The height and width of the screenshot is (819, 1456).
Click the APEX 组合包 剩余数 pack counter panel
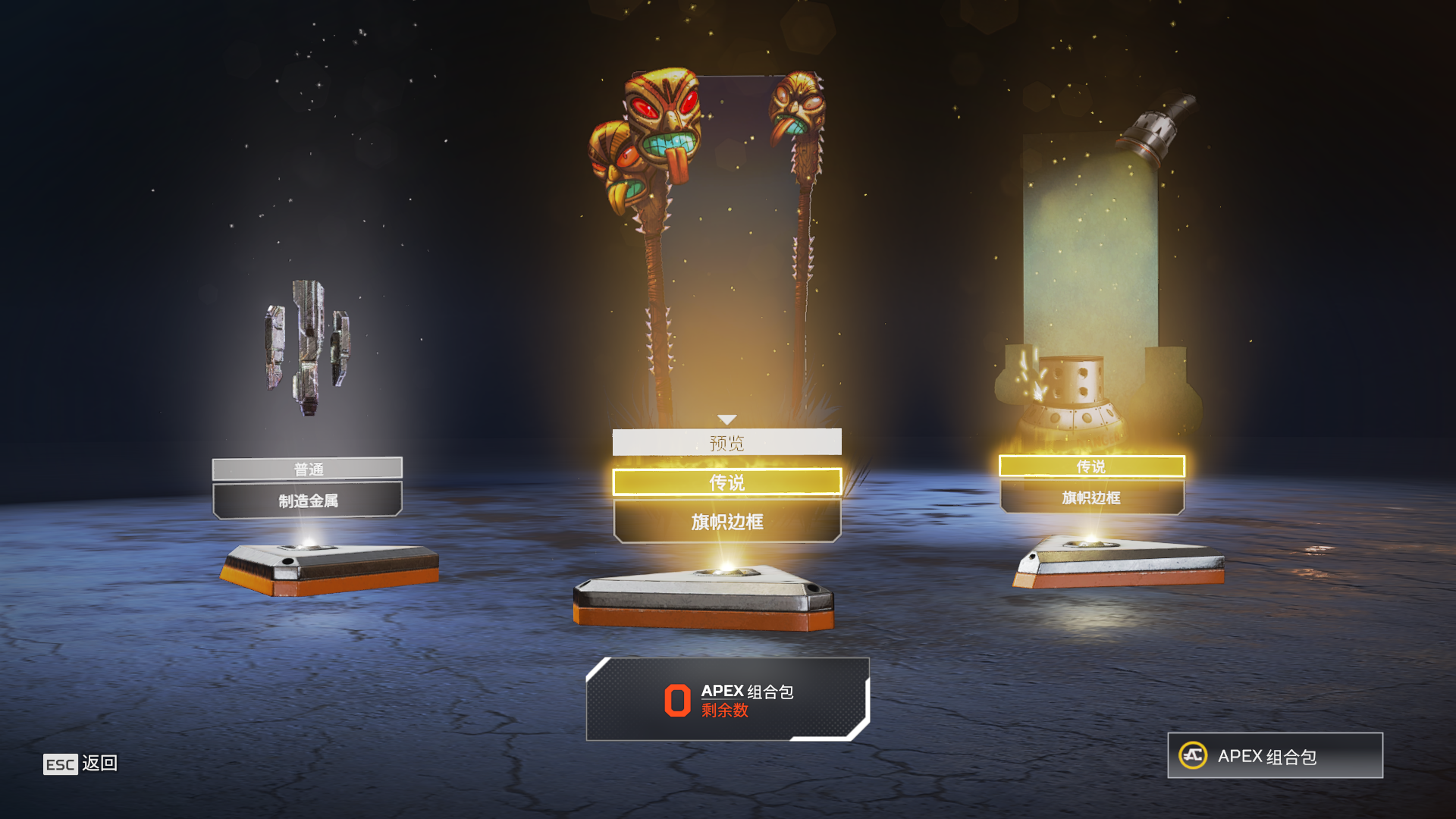pyautogui.click(x=727, y=699)
